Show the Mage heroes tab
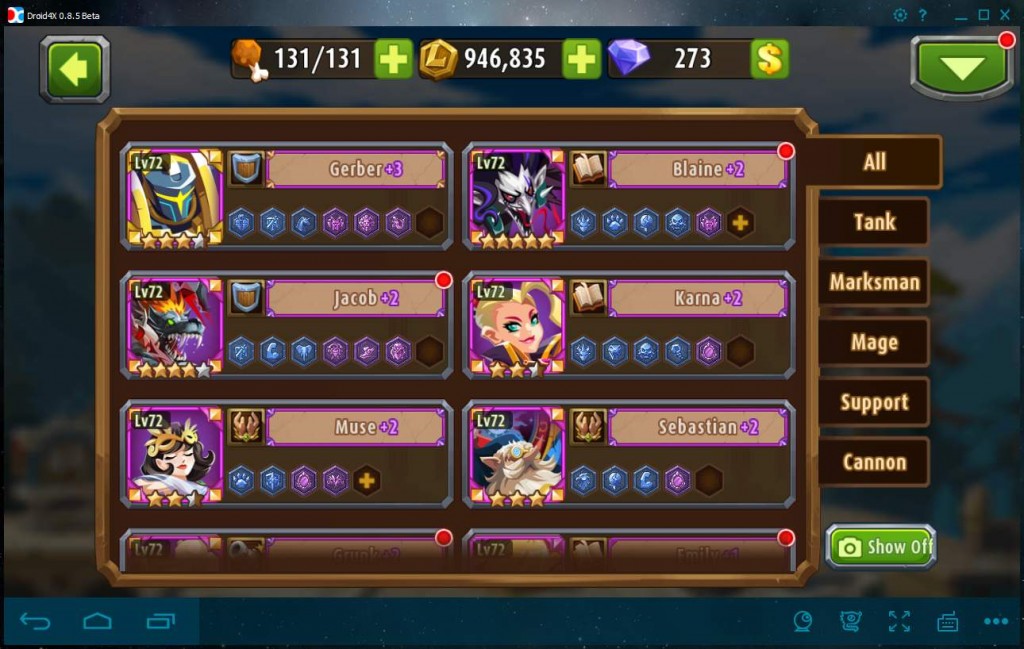 (x=873, y=342)
